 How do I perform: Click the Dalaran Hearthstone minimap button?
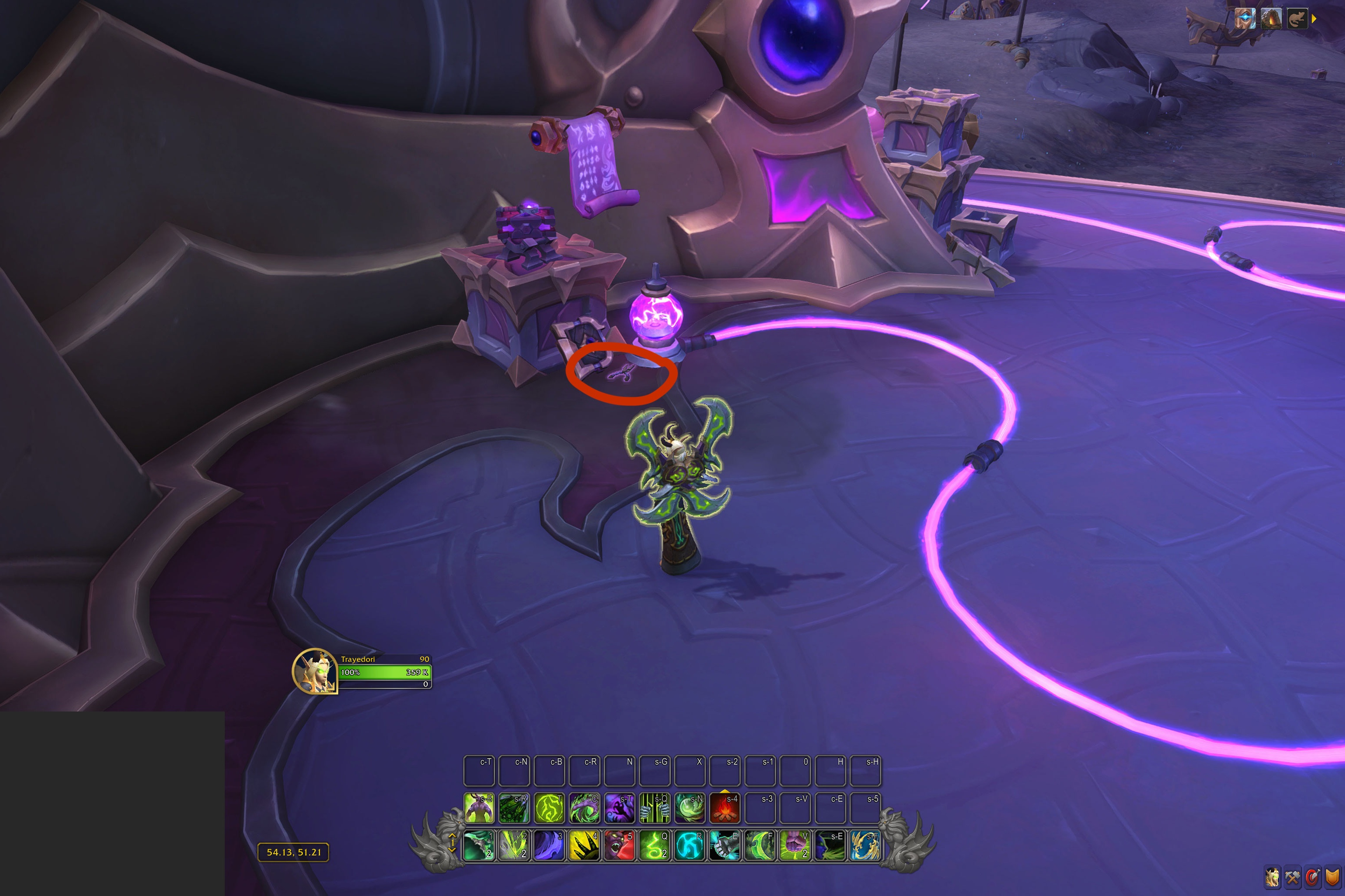point(1271,19)
